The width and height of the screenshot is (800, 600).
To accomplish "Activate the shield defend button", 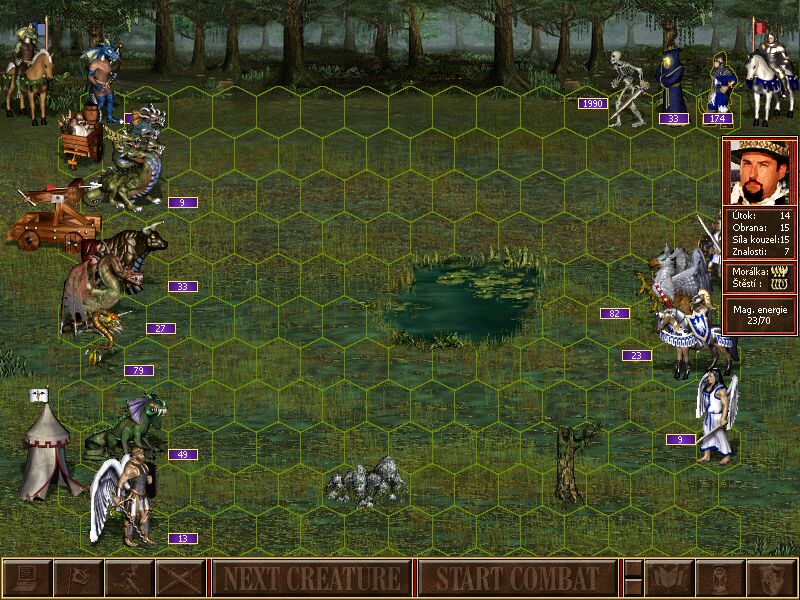I will (771, 578).
